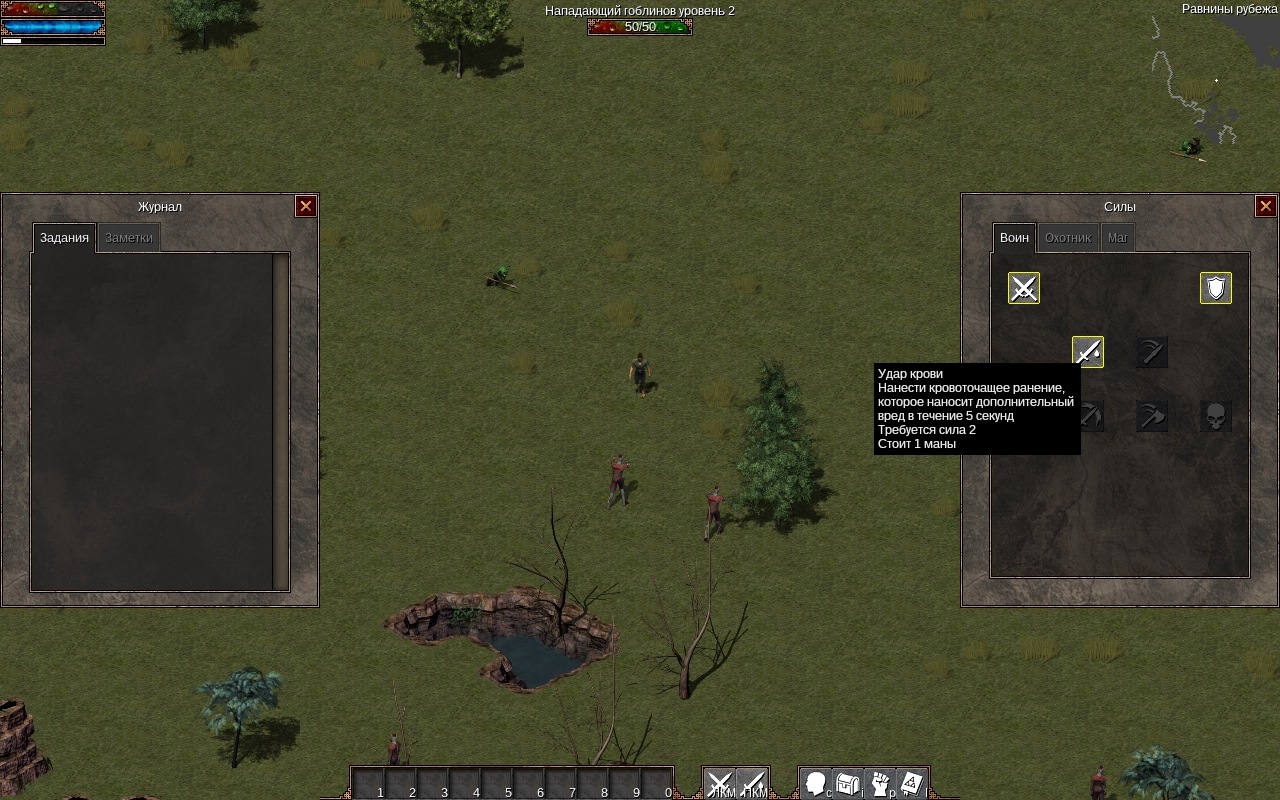Toggle the powers fist icon
Screen dimensions: 1280x800
click(x=880, y=783)
